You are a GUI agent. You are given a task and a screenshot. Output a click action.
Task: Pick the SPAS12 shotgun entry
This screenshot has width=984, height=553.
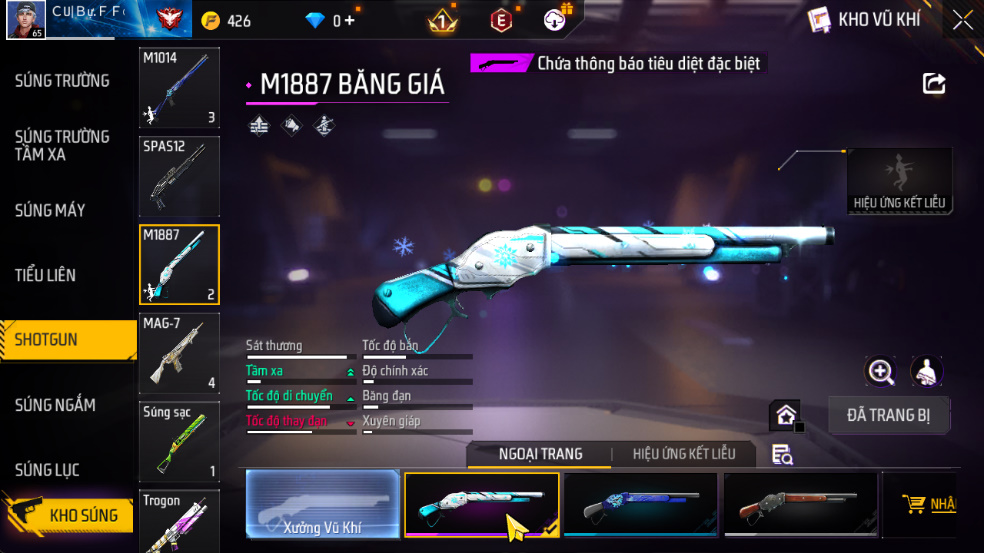[x=179, y=176]
